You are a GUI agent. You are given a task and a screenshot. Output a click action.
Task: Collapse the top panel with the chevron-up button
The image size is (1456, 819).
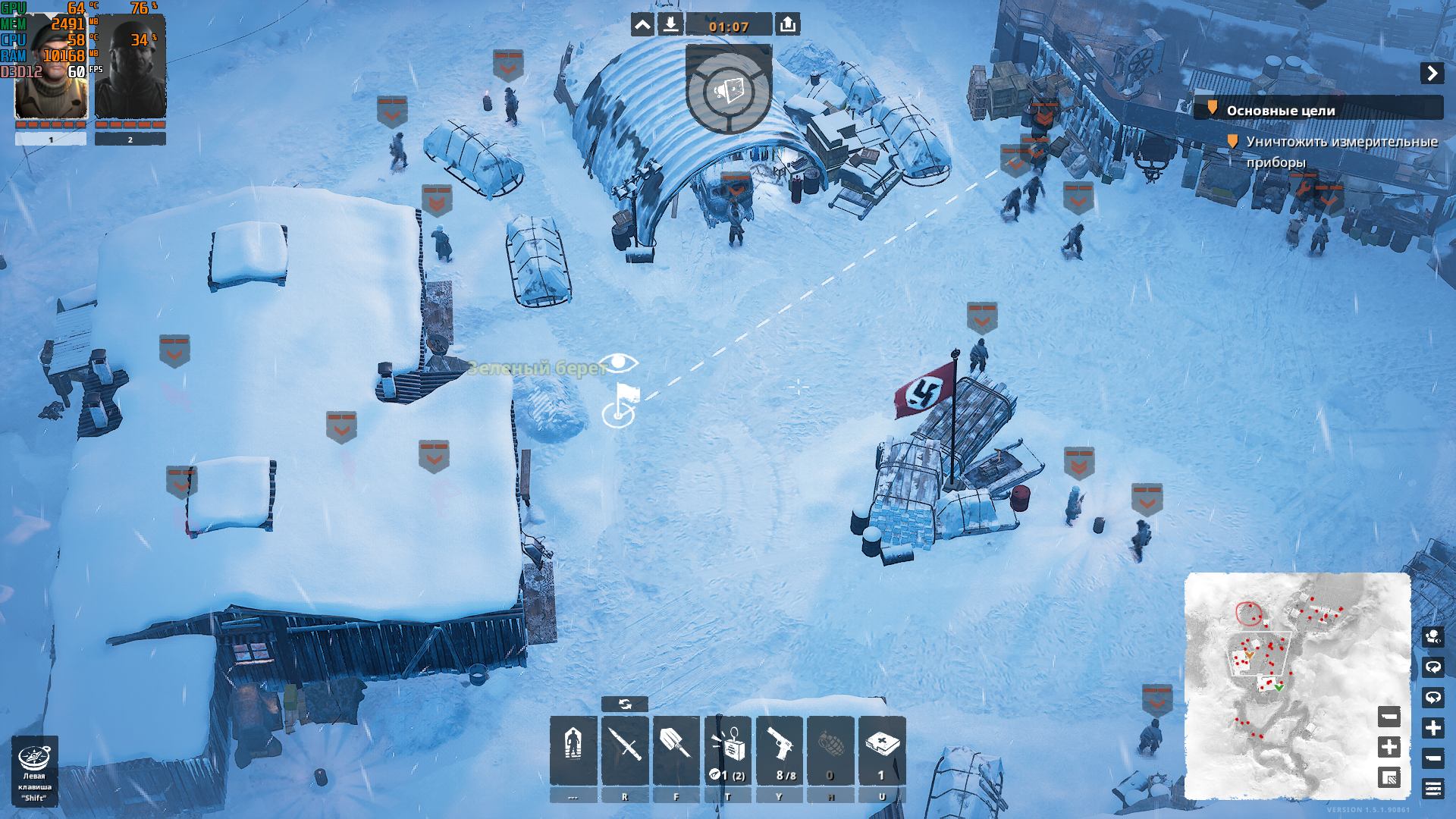(x=642, y=25)
